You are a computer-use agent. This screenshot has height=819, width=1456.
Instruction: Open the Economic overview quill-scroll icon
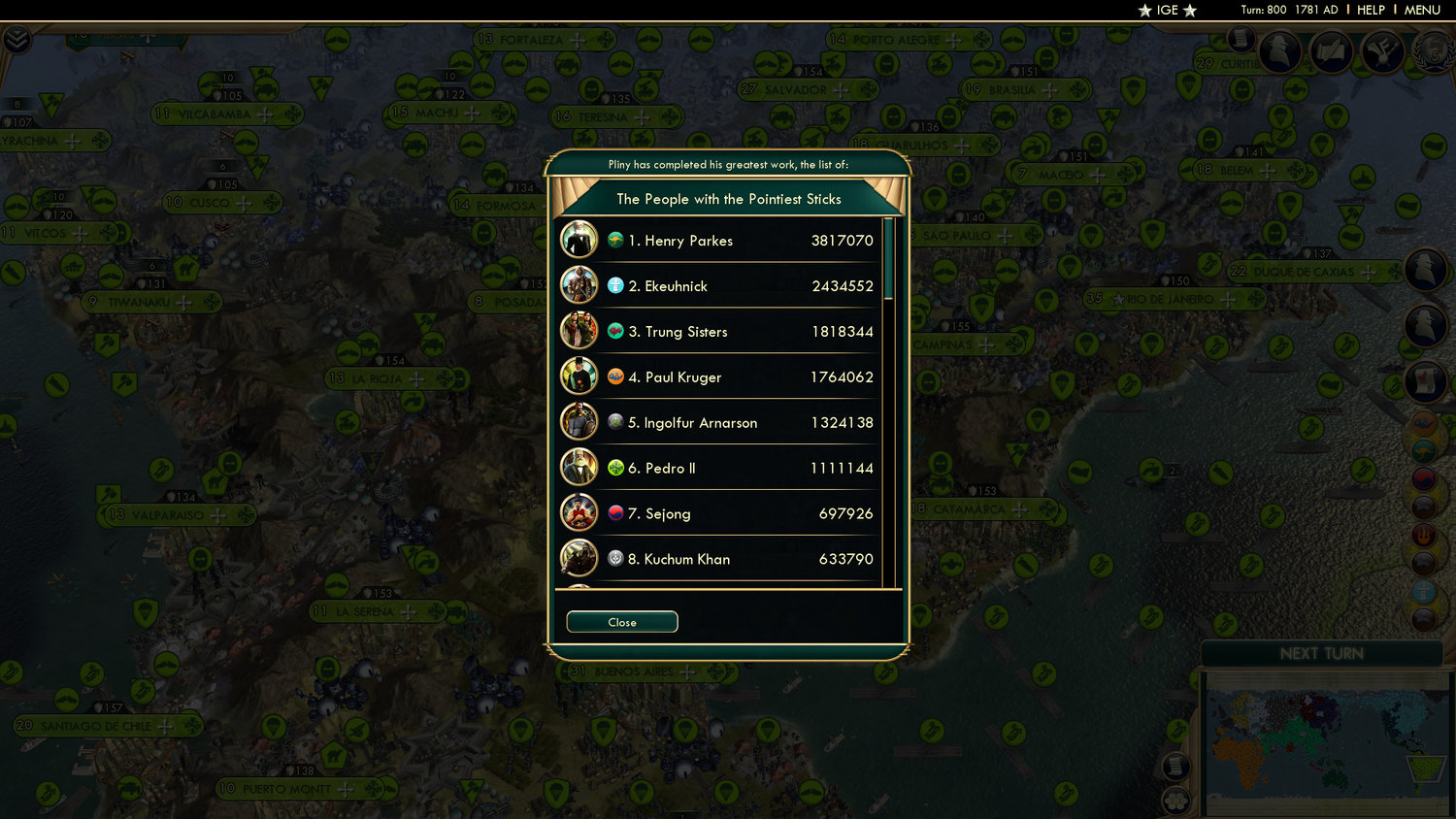point(1331,53)
